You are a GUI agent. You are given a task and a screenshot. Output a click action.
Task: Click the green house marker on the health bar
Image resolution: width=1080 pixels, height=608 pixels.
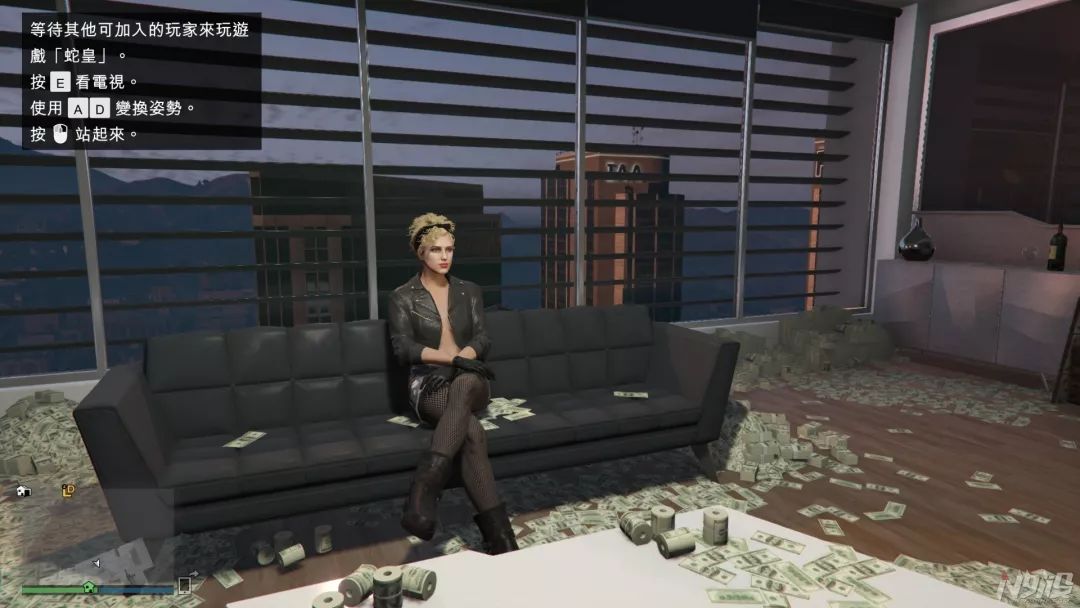tap(89, 588)
